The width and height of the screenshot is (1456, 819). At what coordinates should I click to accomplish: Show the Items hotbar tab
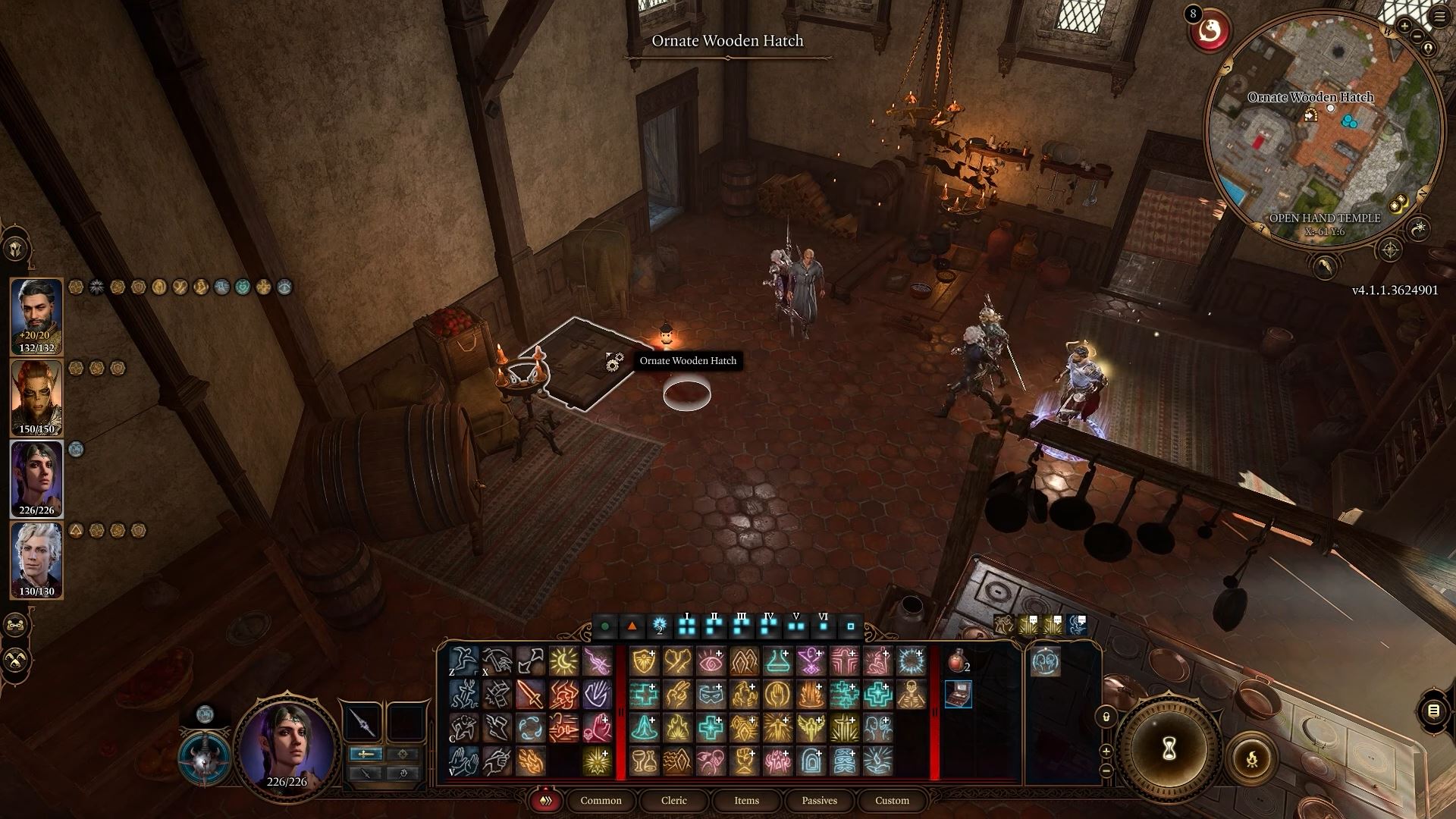click(746, 800)
